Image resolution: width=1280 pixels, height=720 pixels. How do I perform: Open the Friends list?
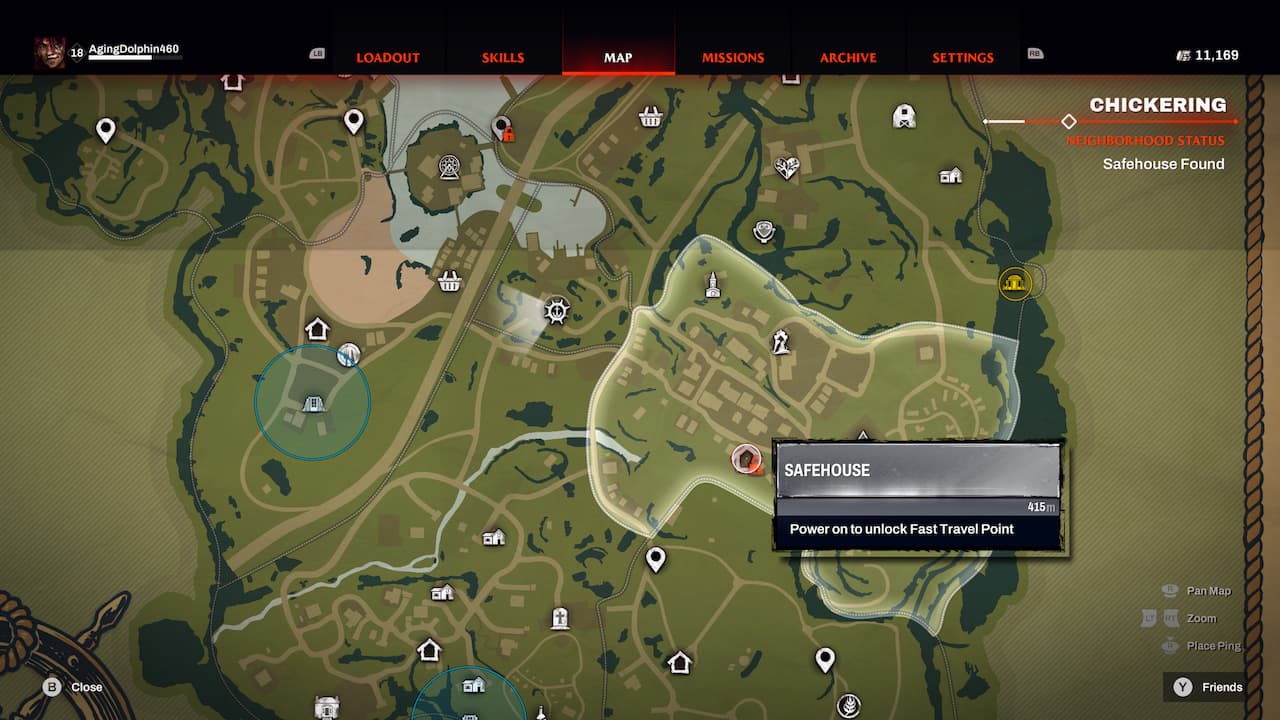coord(1210,687)
